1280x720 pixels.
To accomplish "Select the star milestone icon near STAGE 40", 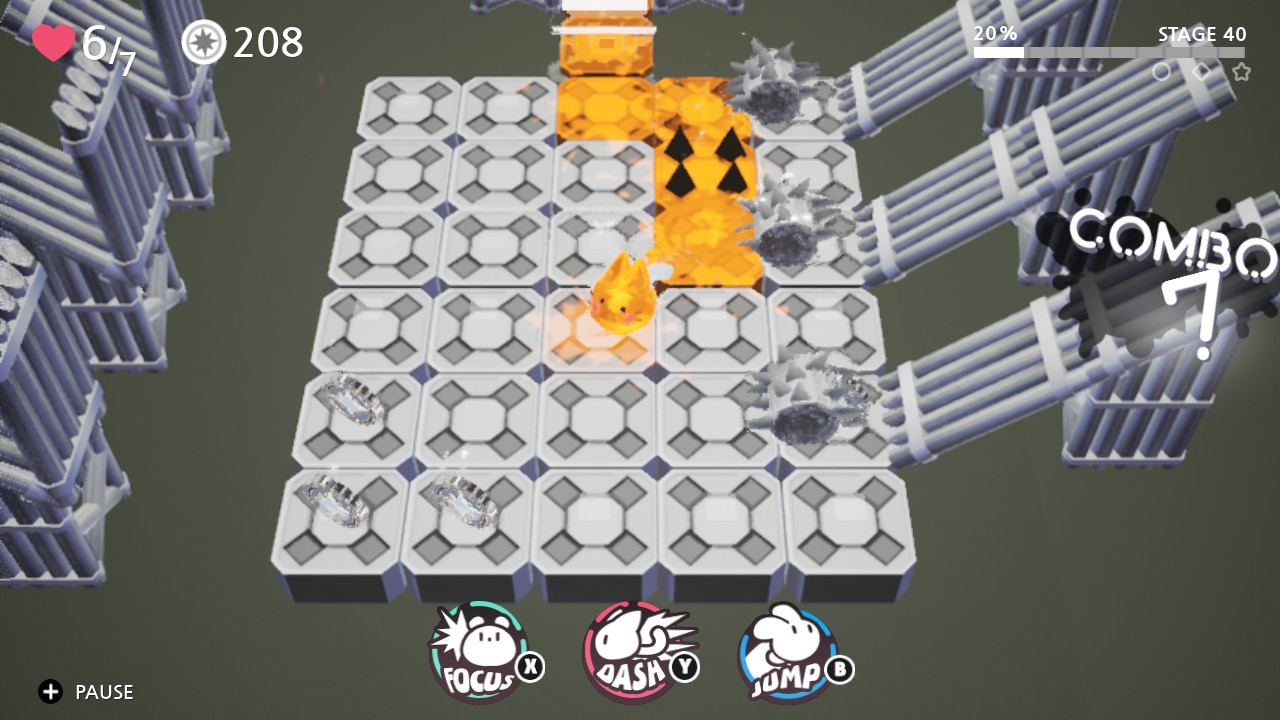I will (1241, 72).
